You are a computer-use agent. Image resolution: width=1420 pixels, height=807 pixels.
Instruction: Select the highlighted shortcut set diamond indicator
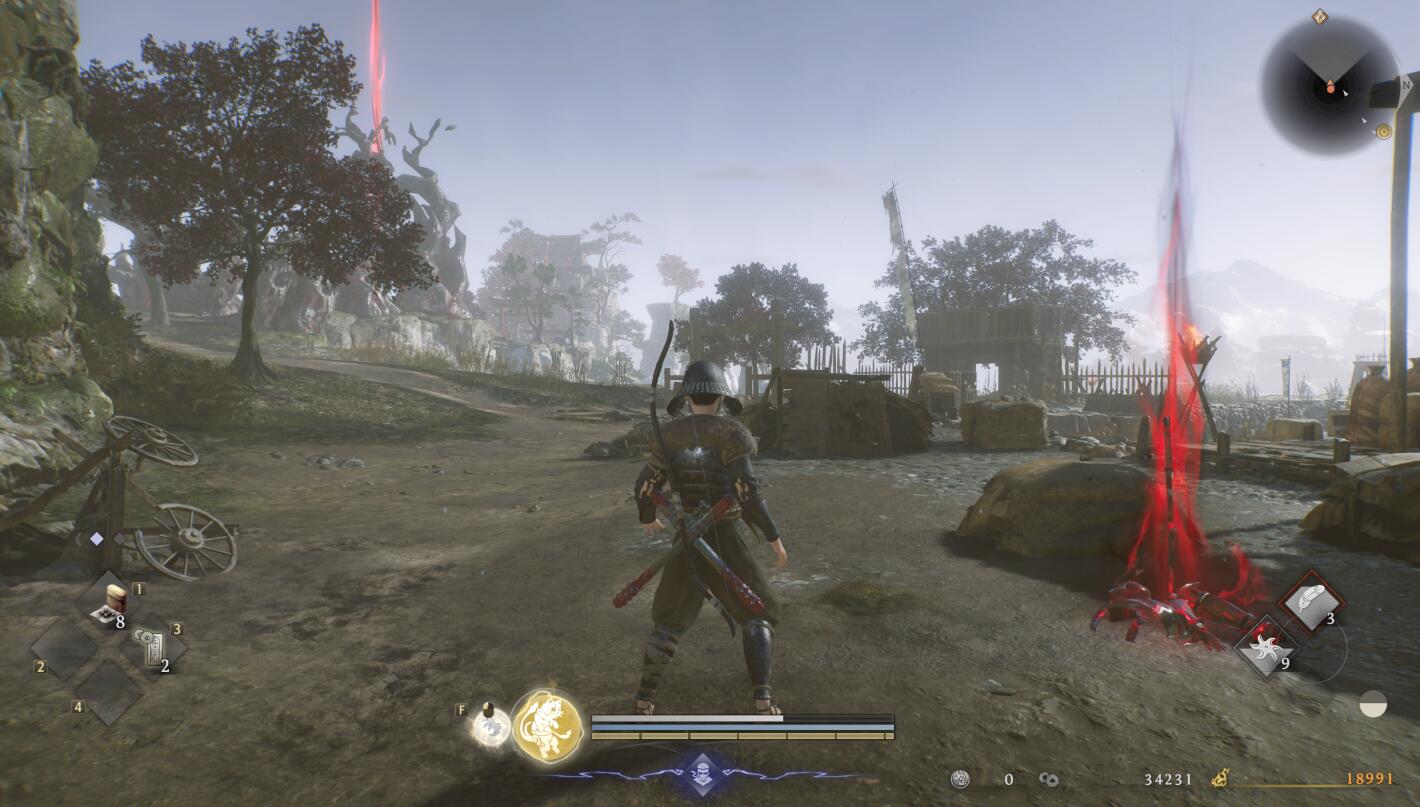pos(97,539)
